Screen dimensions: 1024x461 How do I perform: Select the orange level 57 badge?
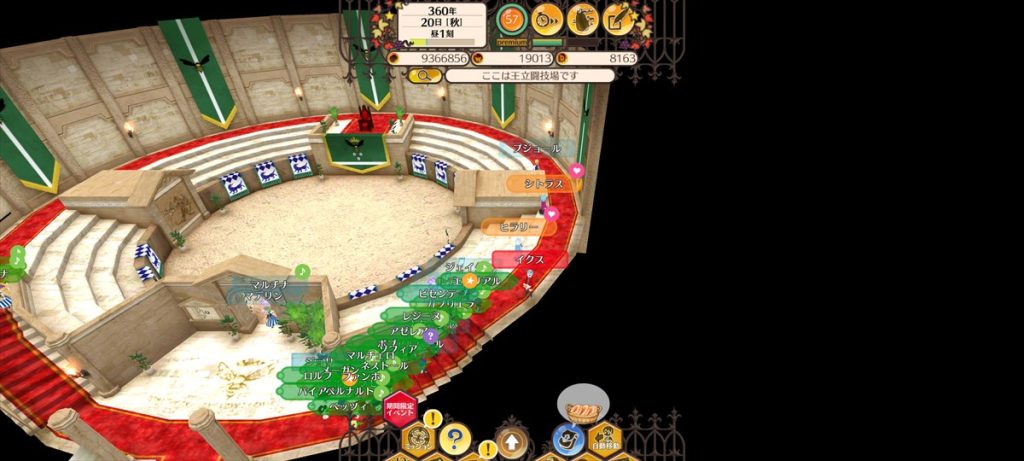point(512,18)
